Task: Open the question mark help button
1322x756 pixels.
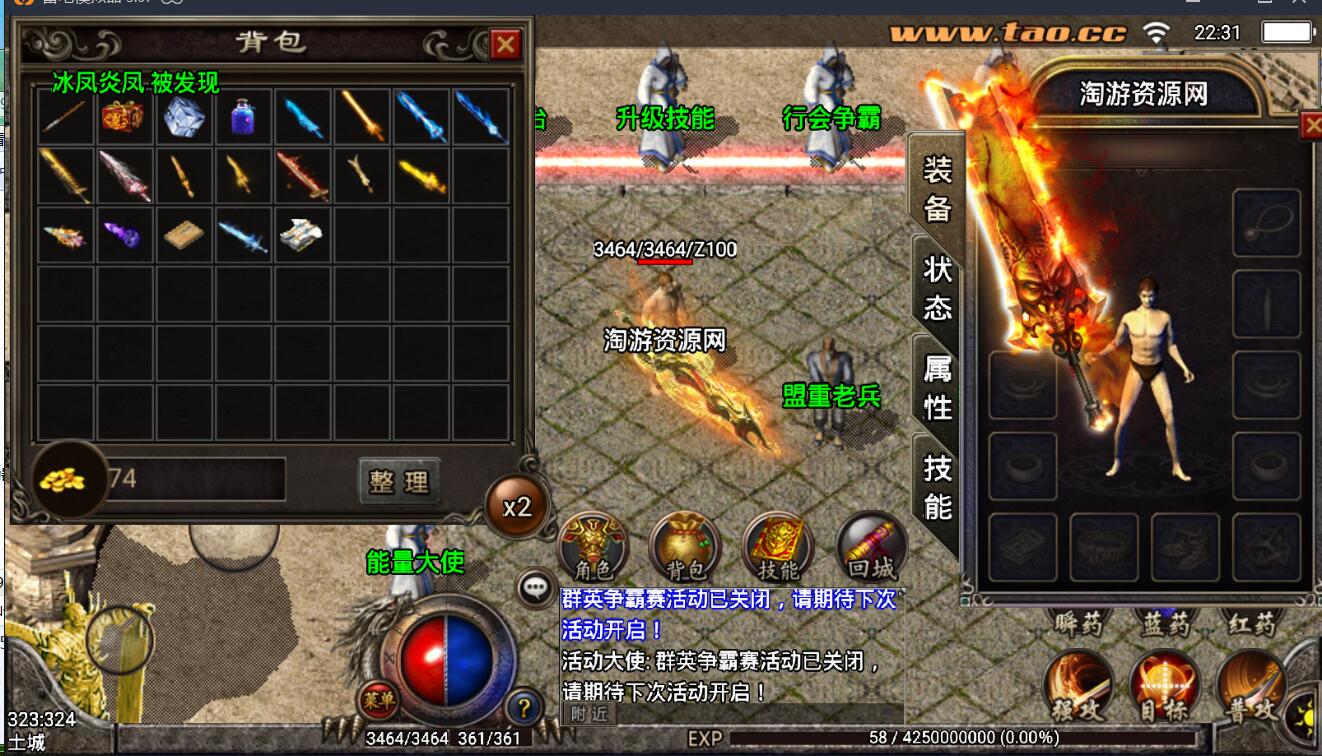Action: [524, 707]
